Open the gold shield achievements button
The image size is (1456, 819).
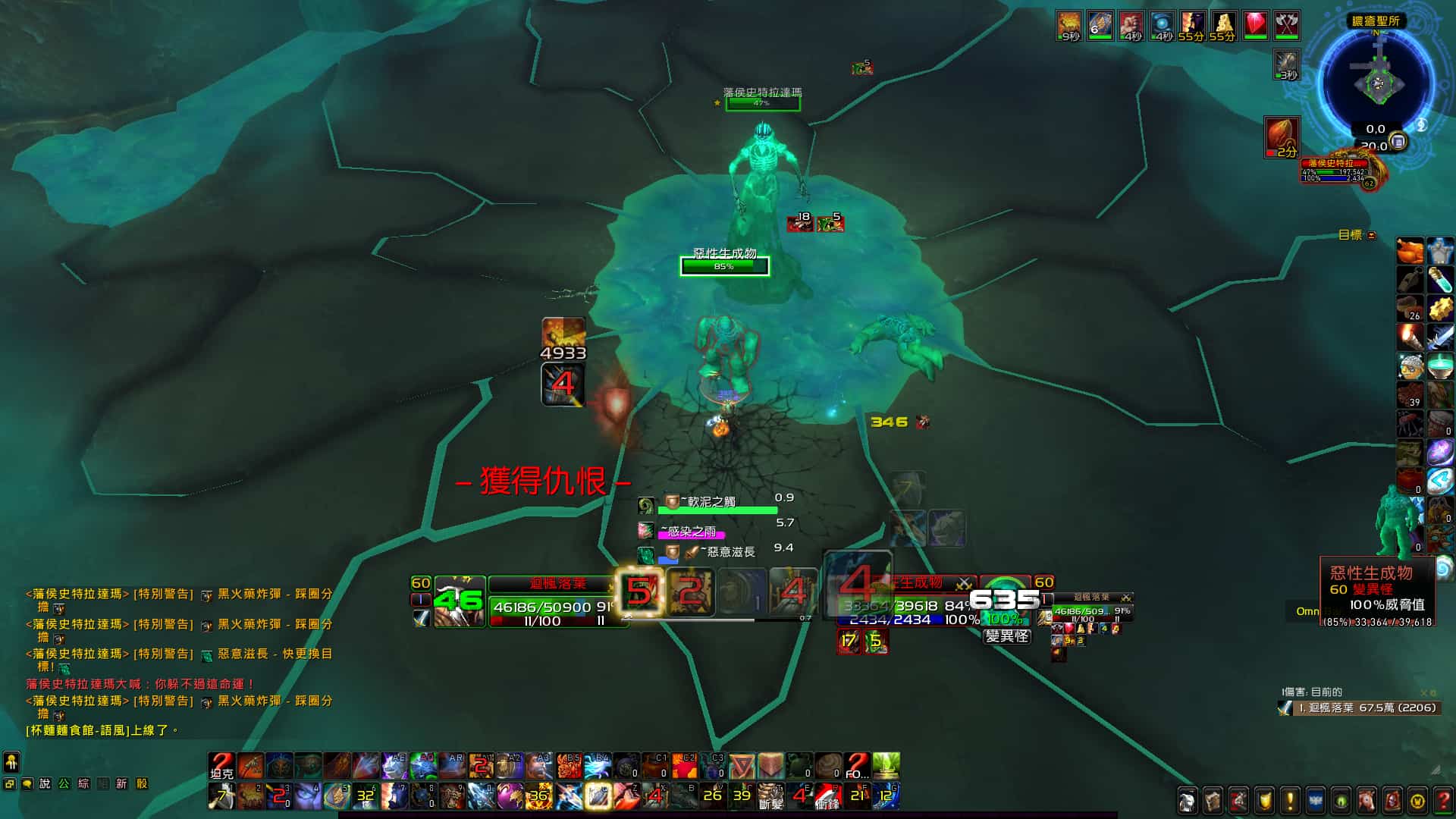coord(1264,800)
